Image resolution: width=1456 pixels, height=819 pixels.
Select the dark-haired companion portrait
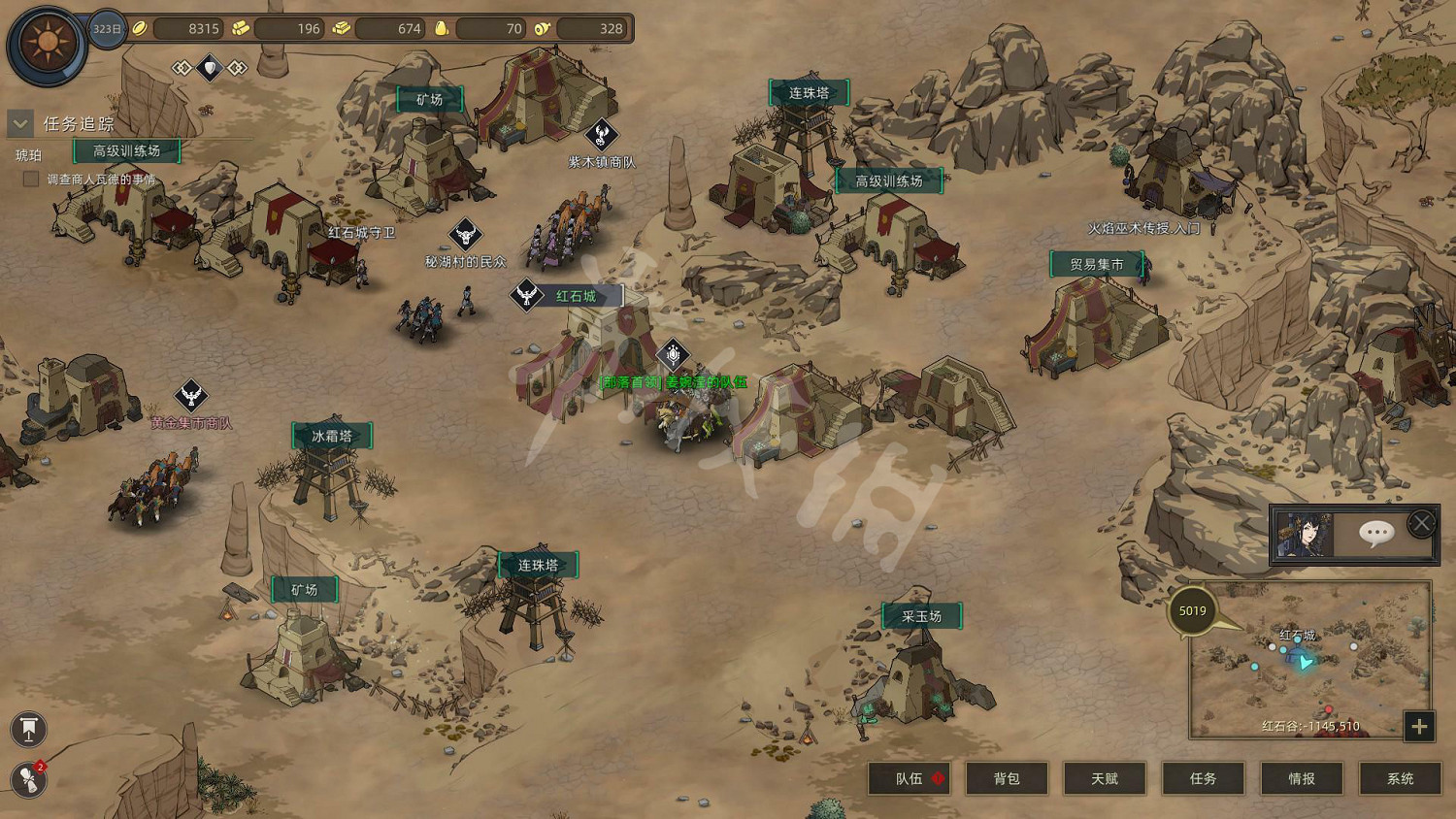(1304, 535)
